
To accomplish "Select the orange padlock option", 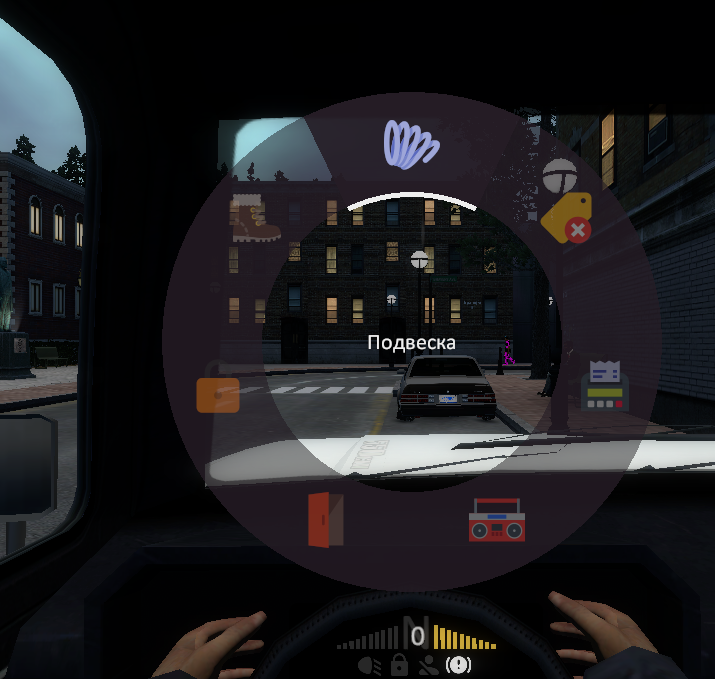I will point(218,394).
